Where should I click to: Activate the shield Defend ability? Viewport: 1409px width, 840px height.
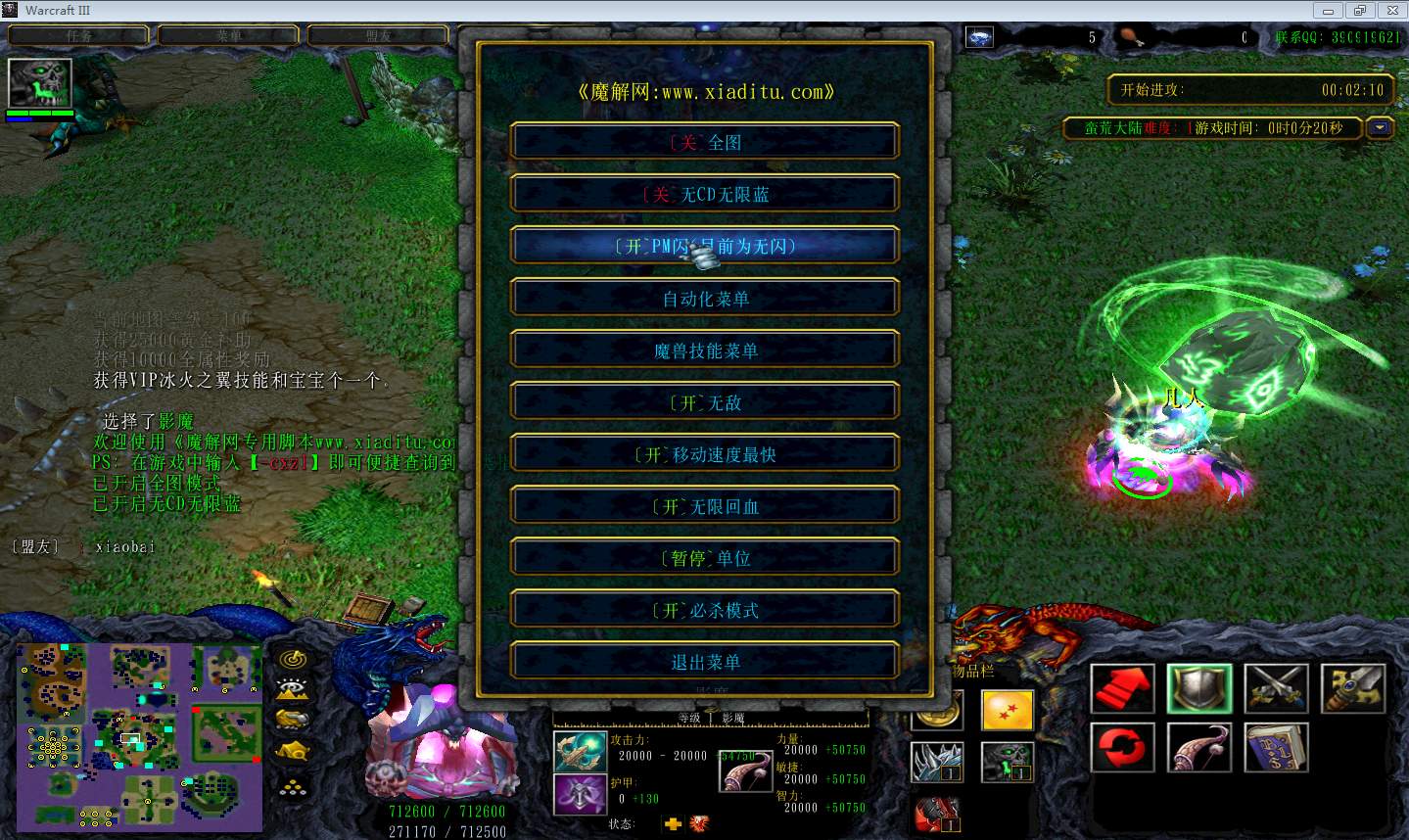coord(1199,688)
